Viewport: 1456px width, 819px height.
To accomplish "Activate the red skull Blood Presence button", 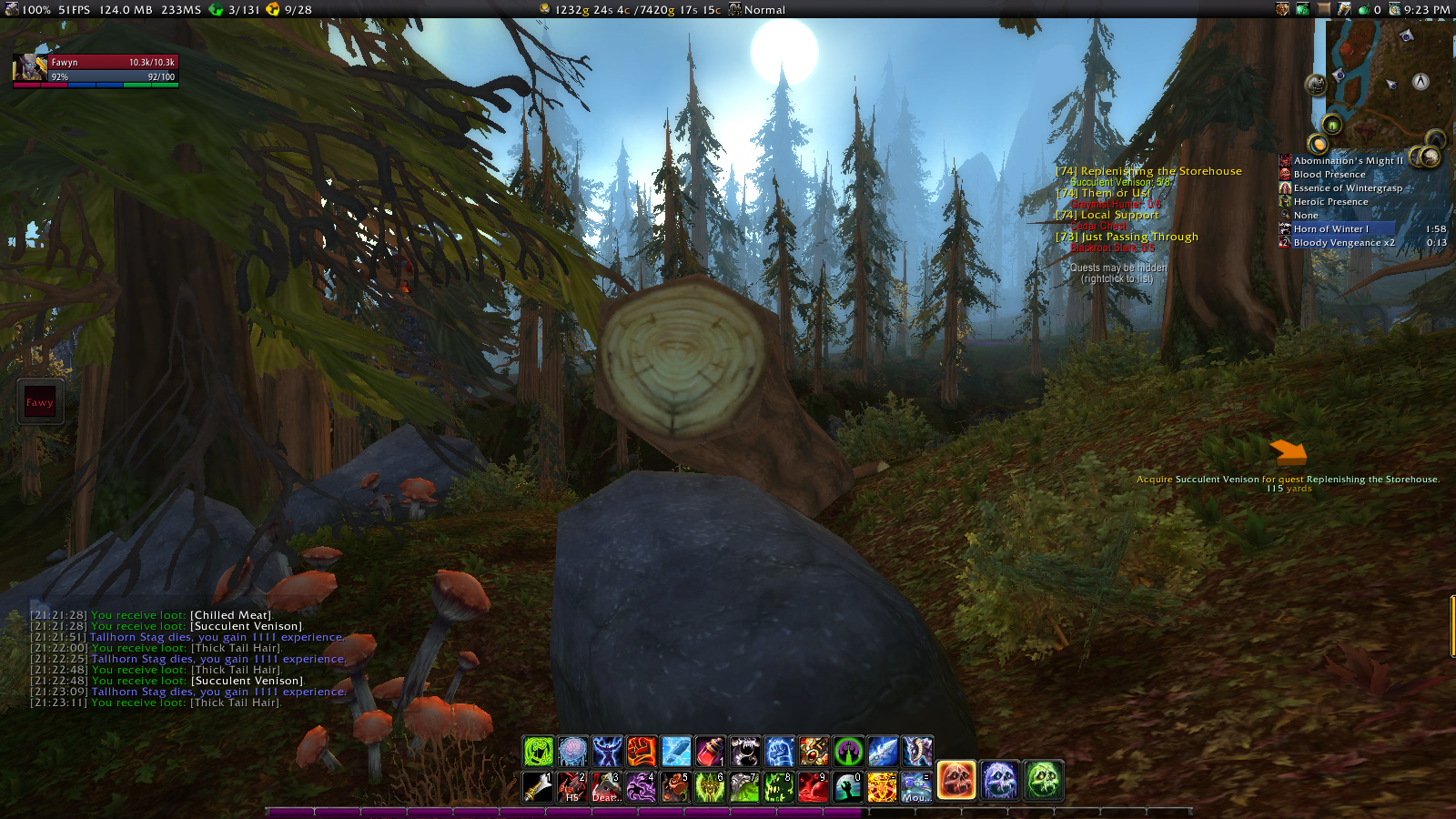I will (x=956, y=781).
